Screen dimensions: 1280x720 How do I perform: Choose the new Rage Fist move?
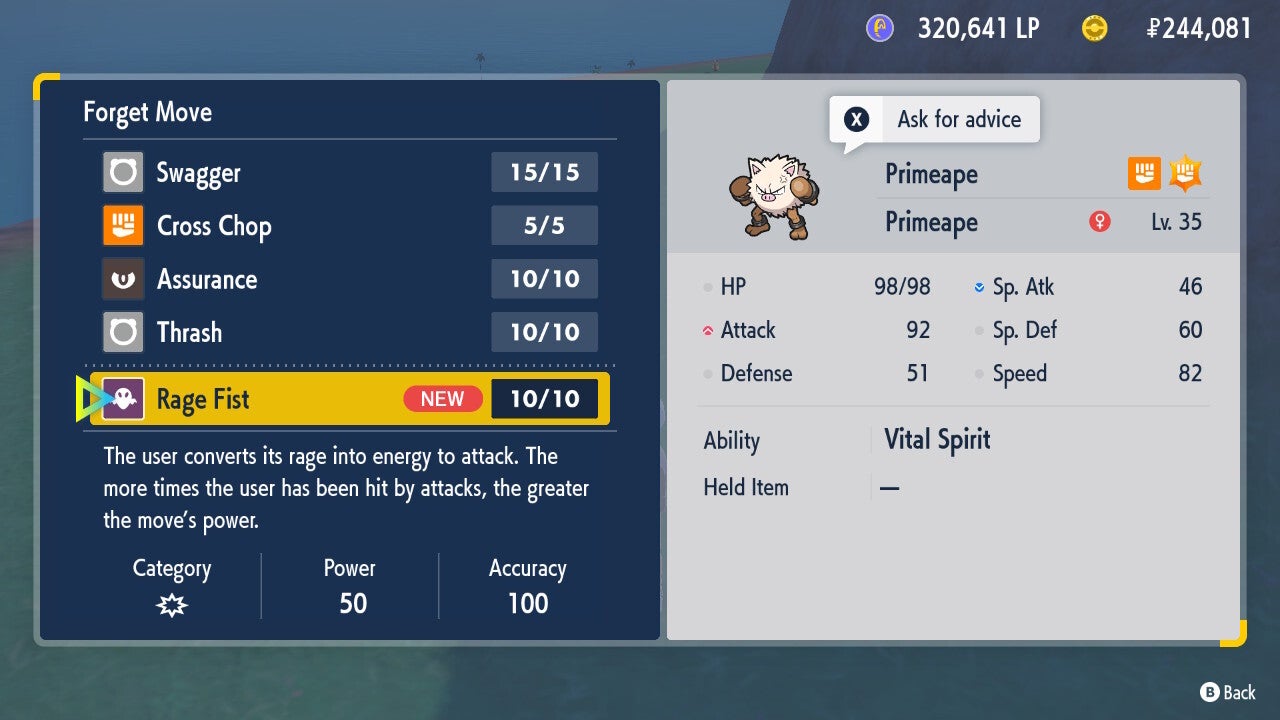349,399
